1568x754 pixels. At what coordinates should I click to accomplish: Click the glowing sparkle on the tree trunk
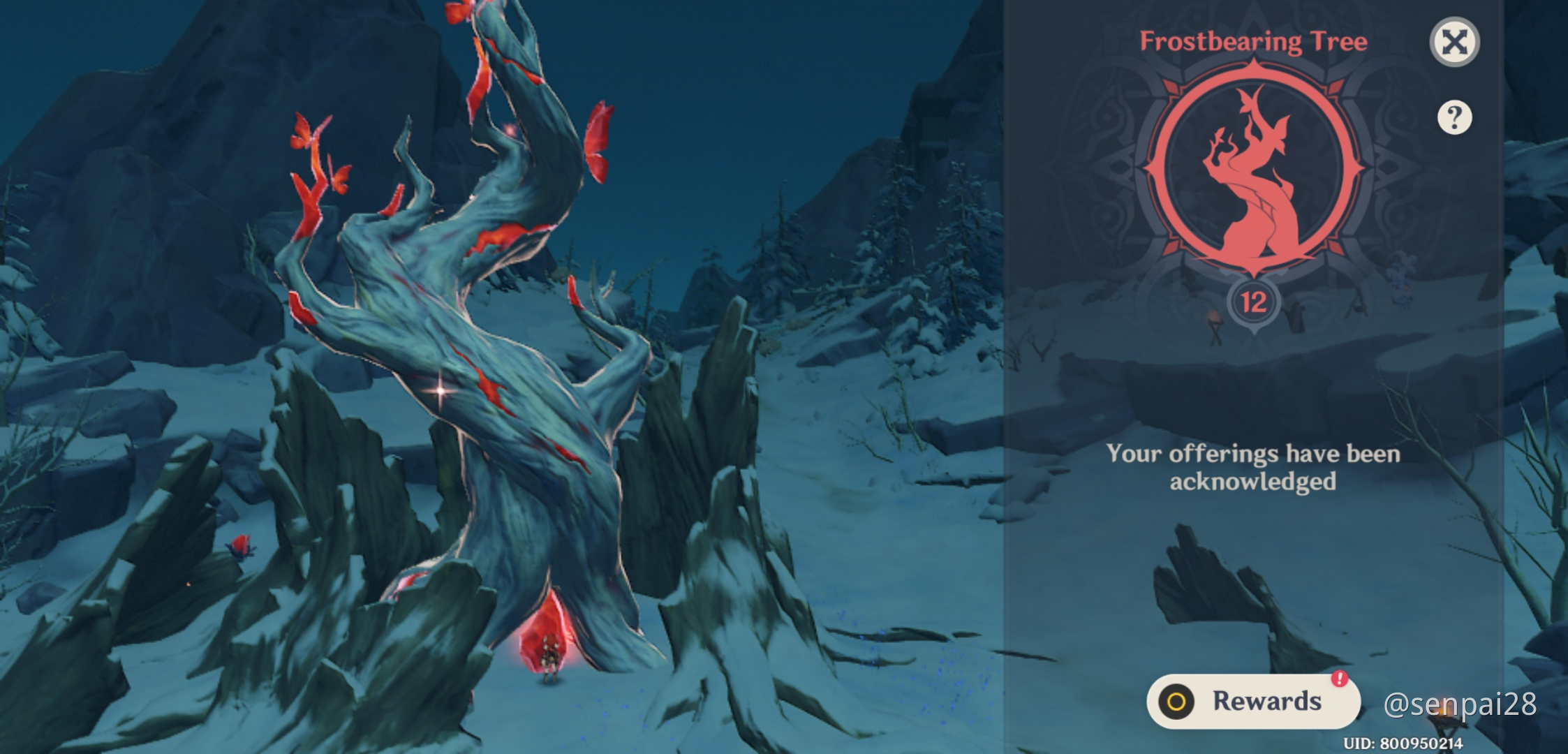(438, 392)
